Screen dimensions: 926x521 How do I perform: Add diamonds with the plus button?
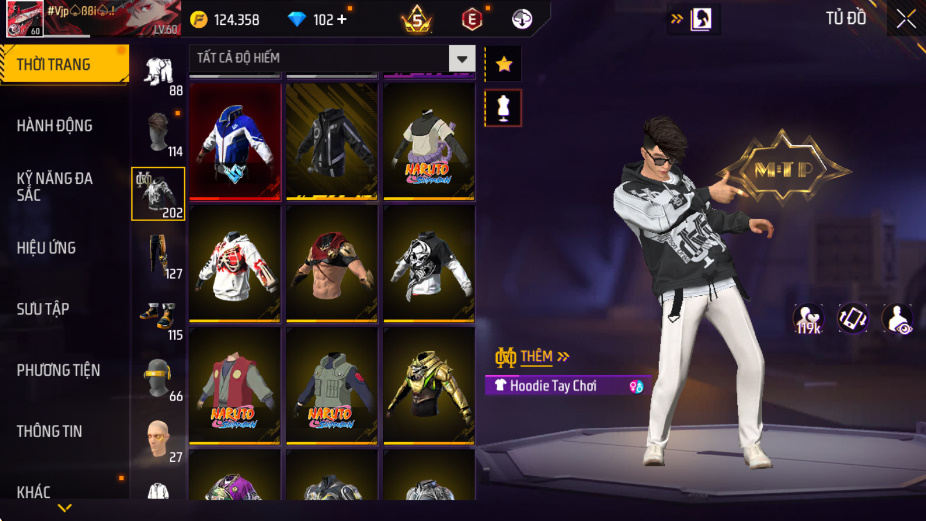click(342, 20)
